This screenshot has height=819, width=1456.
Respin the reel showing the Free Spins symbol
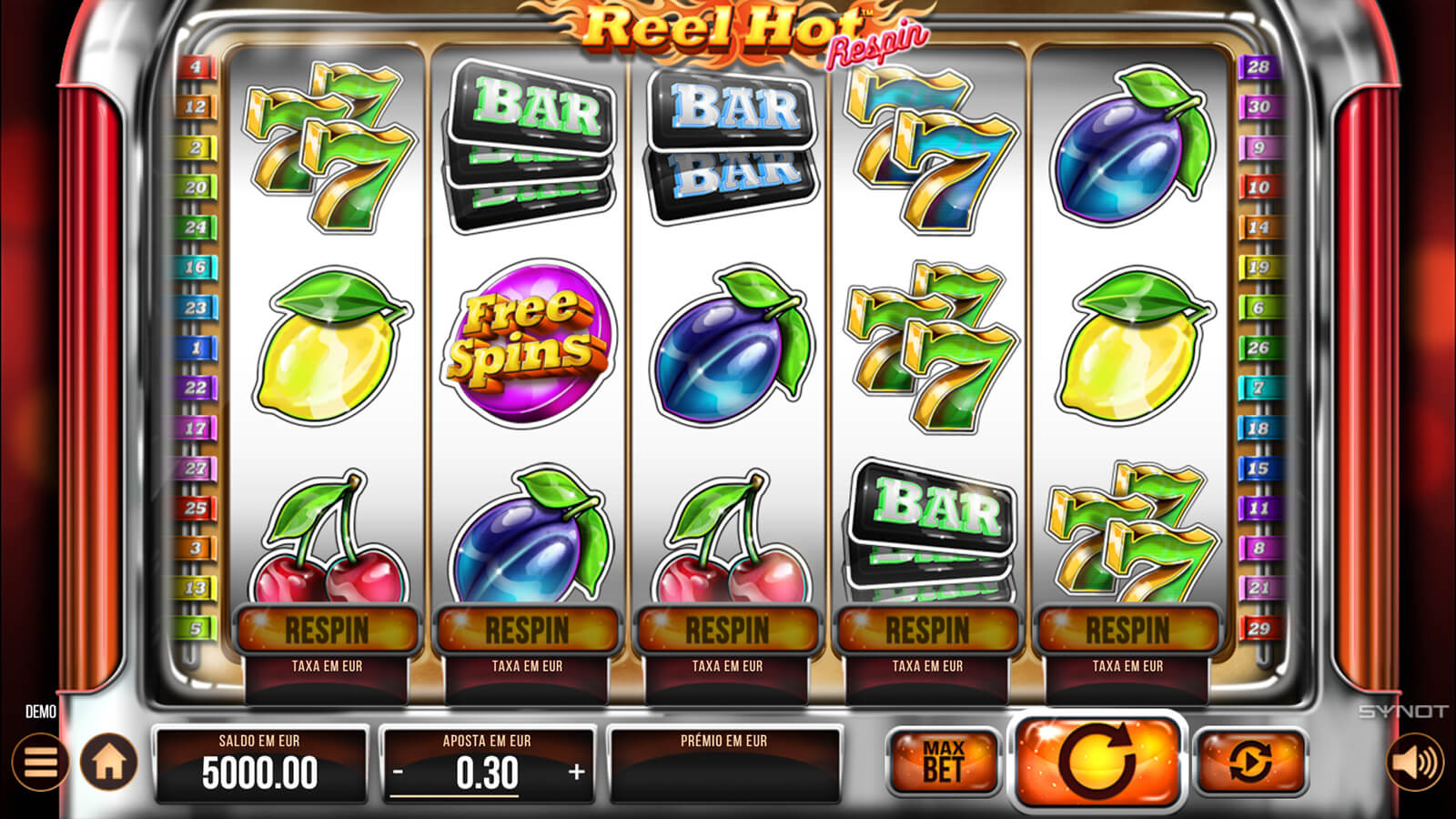tap(527, 630)
